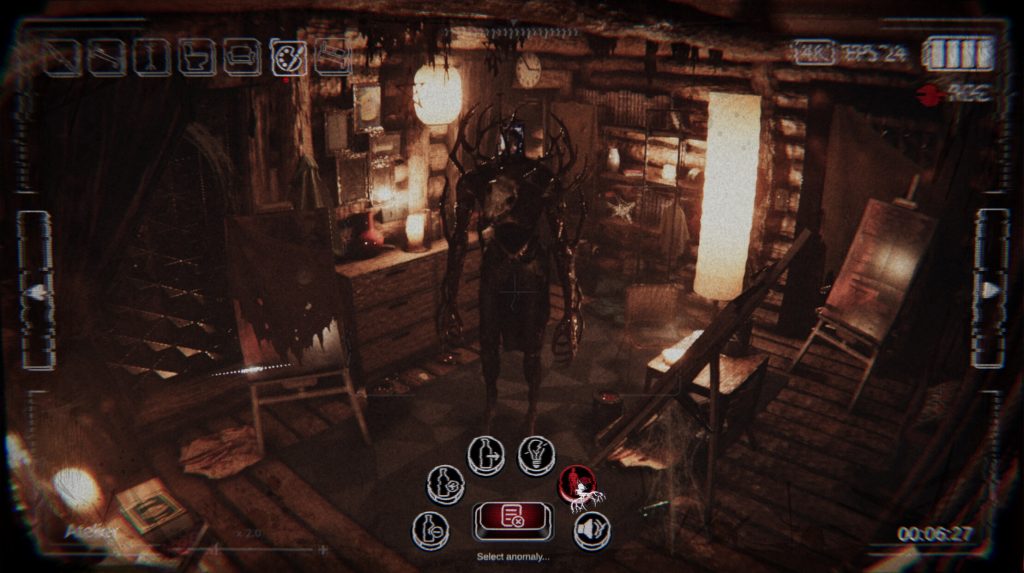Choose the light bulb anomaly type
Screen dimensions: 1024x573
536,456
